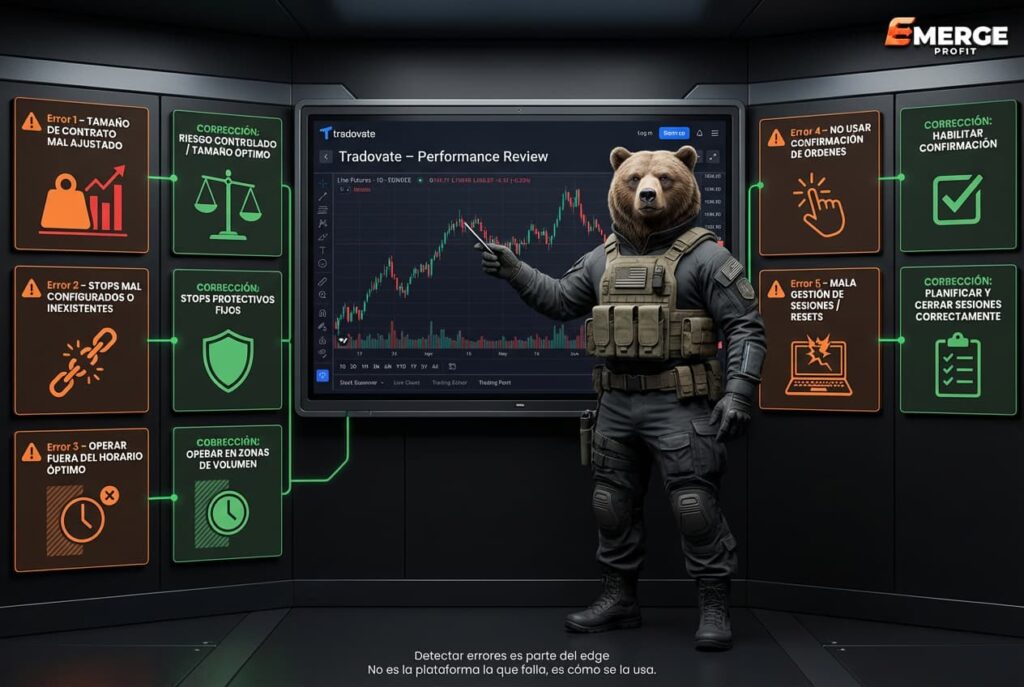Switch to the Trading Point tab
Image resolution: width=1024 pixels, height=687 pixels.
(x=493, y=382)
